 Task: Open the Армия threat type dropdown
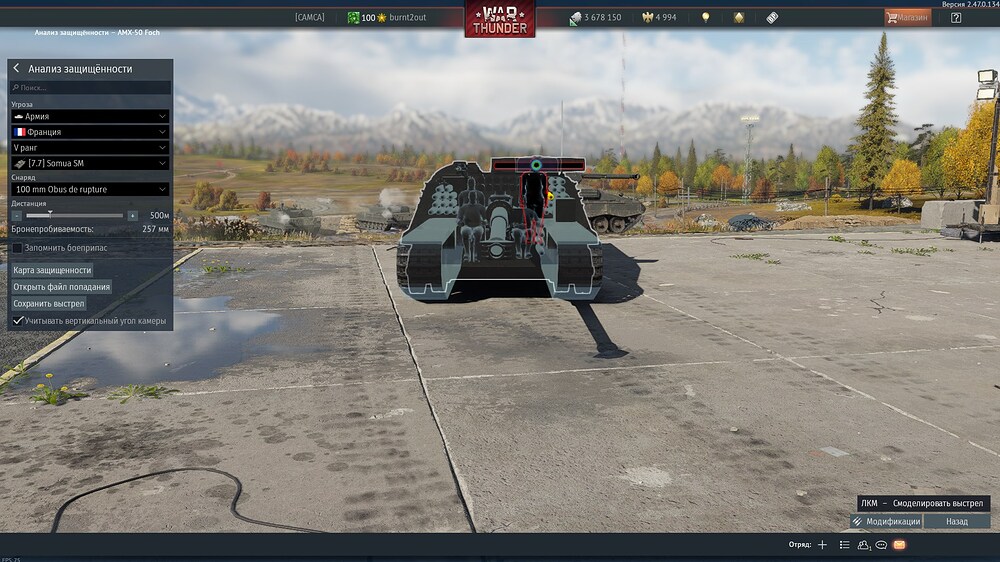tap(89, 117)
